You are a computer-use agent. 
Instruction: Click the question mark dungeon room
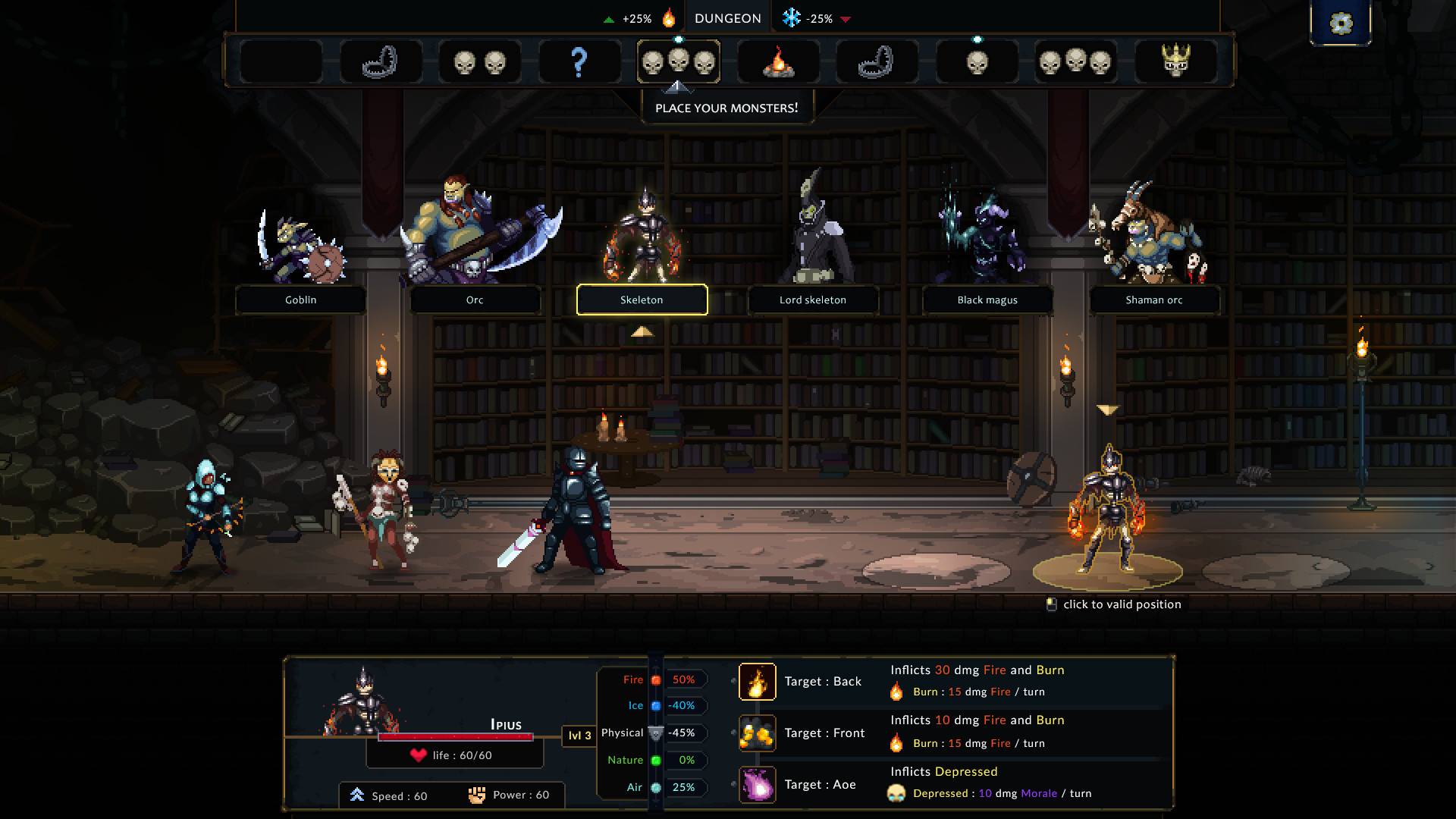coord(579,61)
